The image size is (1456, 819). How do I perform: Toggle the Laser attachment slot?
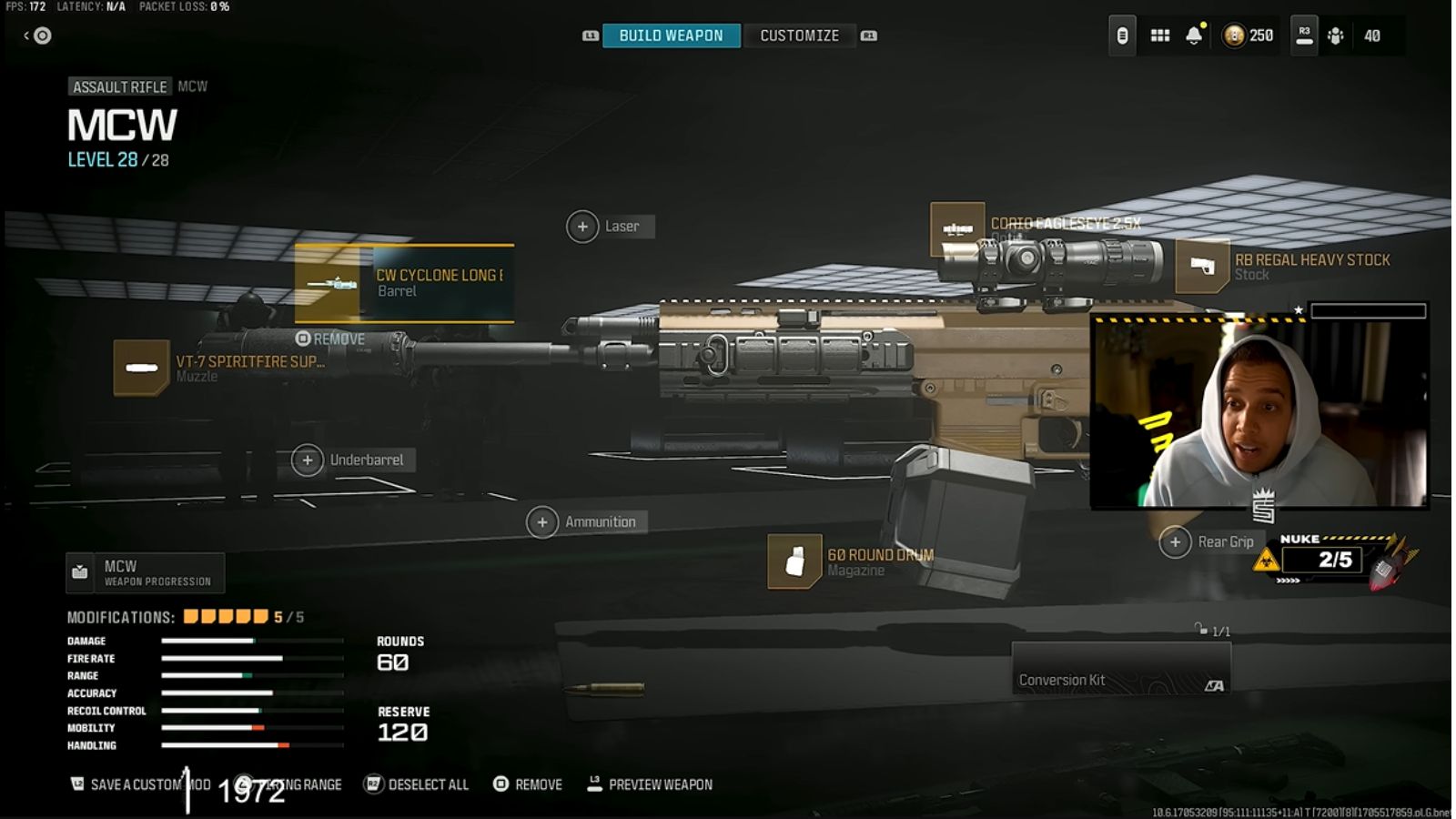pos(581,226)
